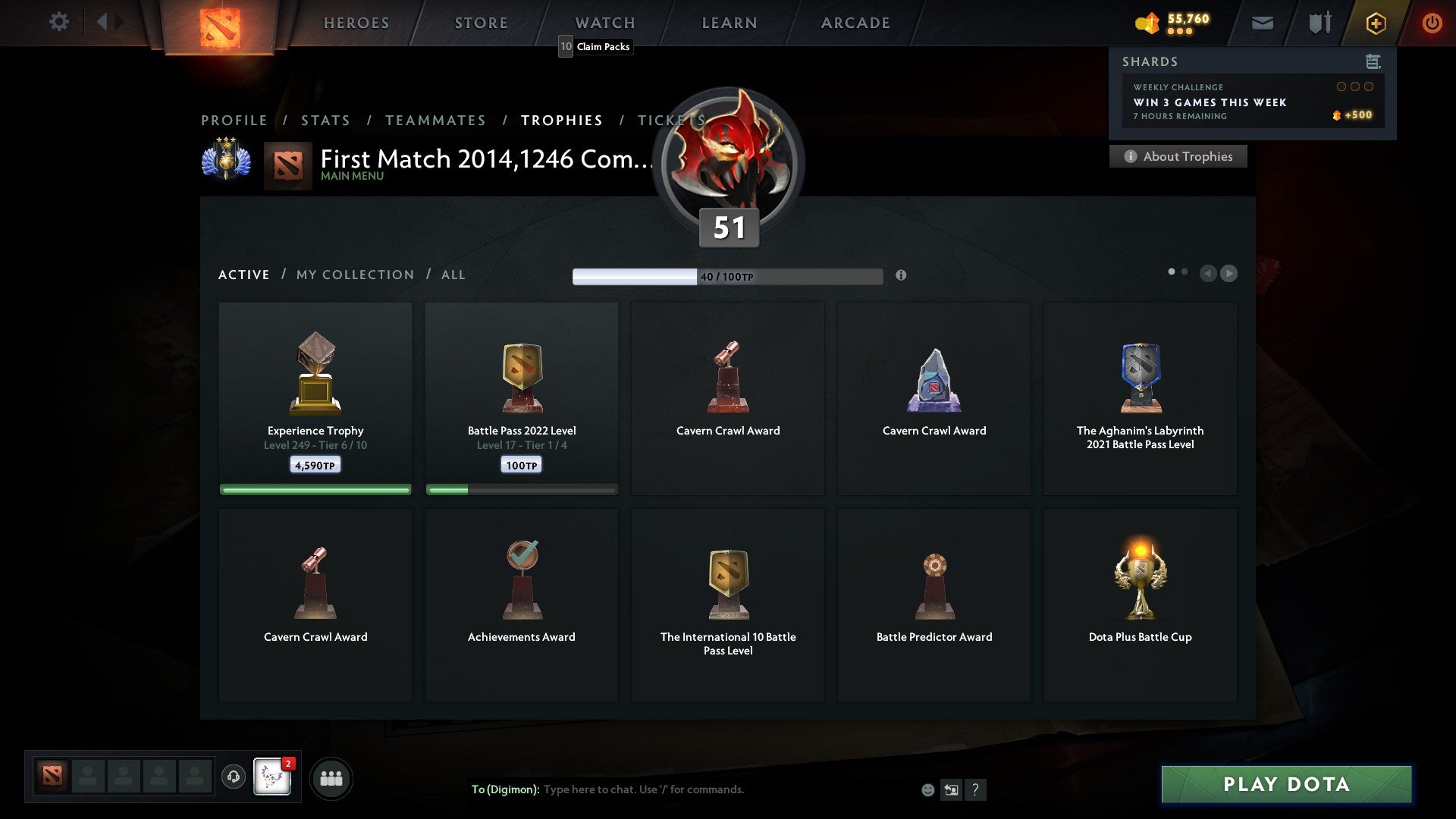Open the ARCADE menu item
The width and height of the screenshot is (1456, 819).
(x=855, y=23)
